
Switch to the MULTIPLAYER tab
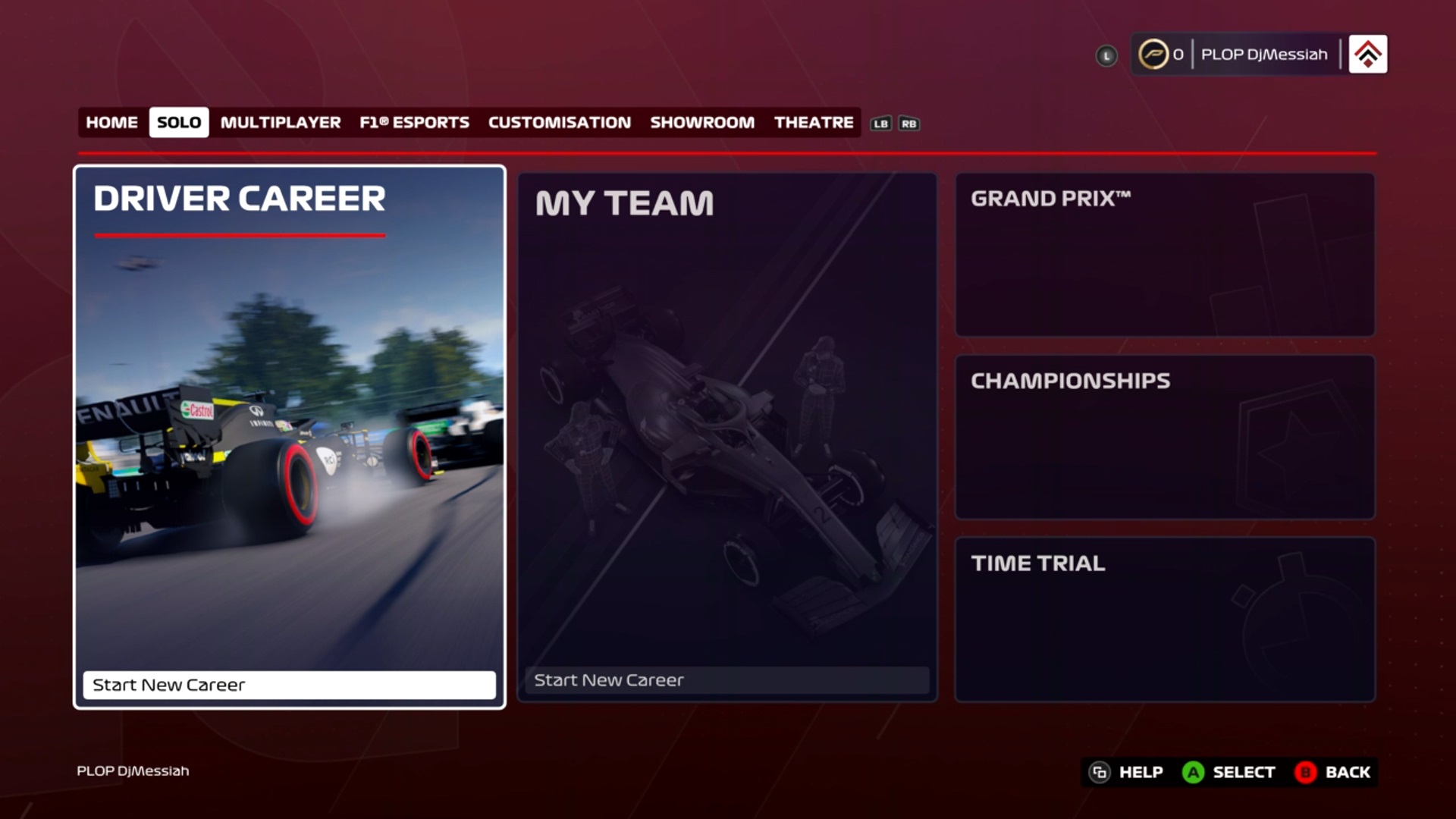click(x=280, y=122)
